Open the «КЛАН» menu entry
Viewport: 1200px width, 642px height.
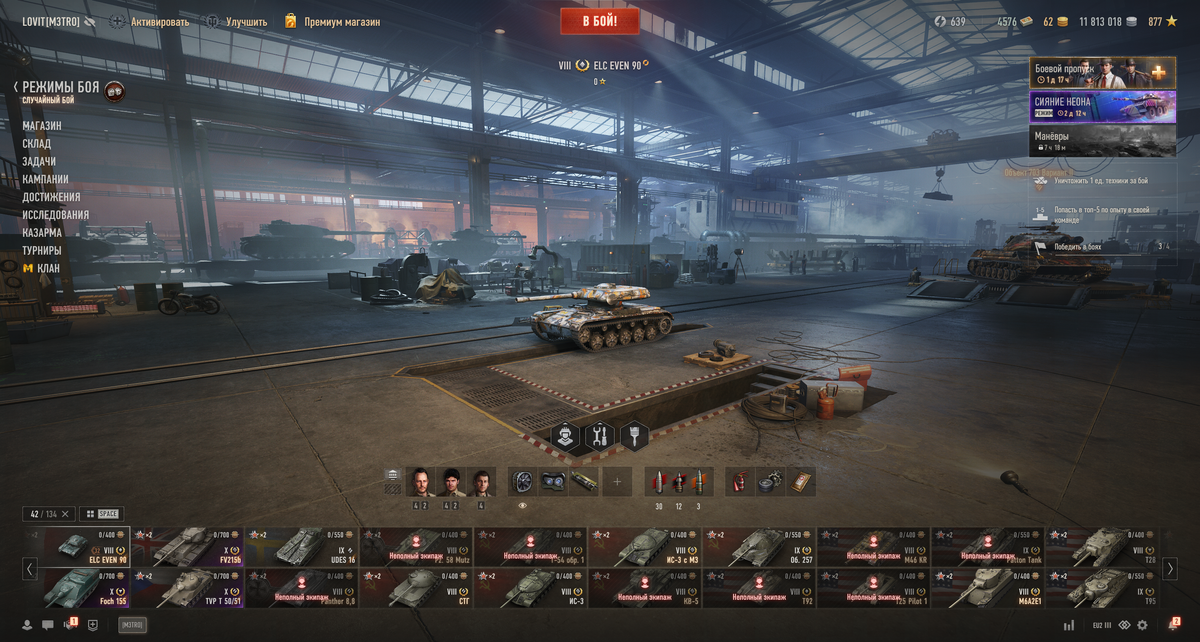[x=48, y=268]
